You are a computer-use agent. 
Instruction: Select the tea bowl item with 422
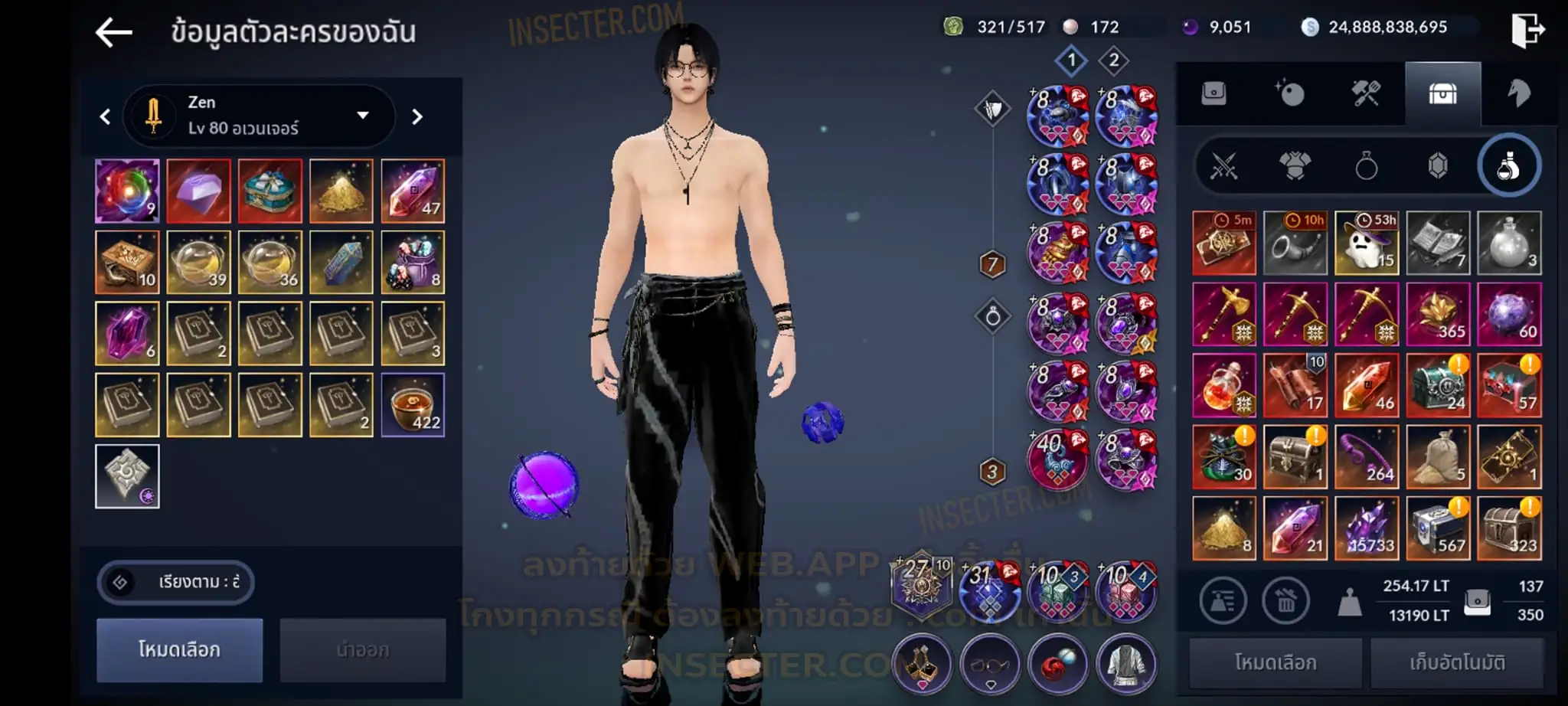[x=413, y=404]
